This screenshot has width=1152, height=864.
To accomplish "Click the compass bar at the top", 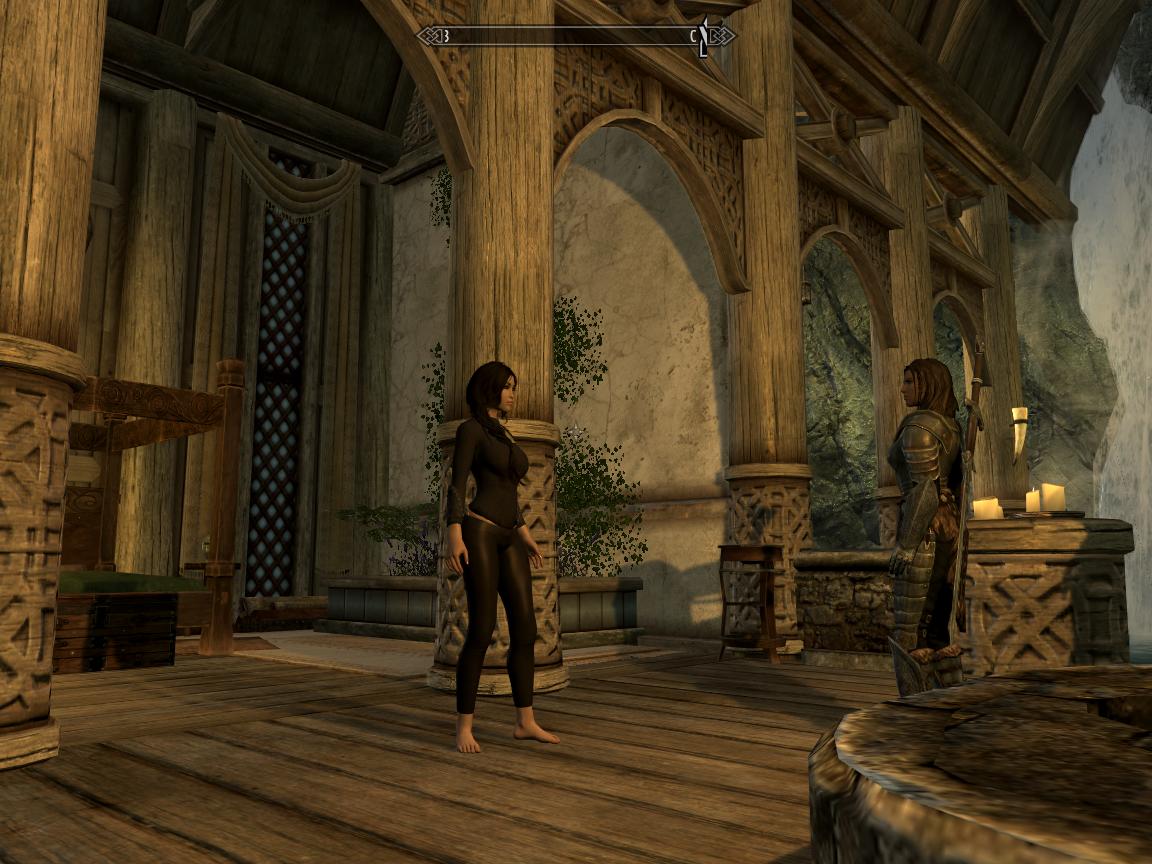I will tap(575, 36).
